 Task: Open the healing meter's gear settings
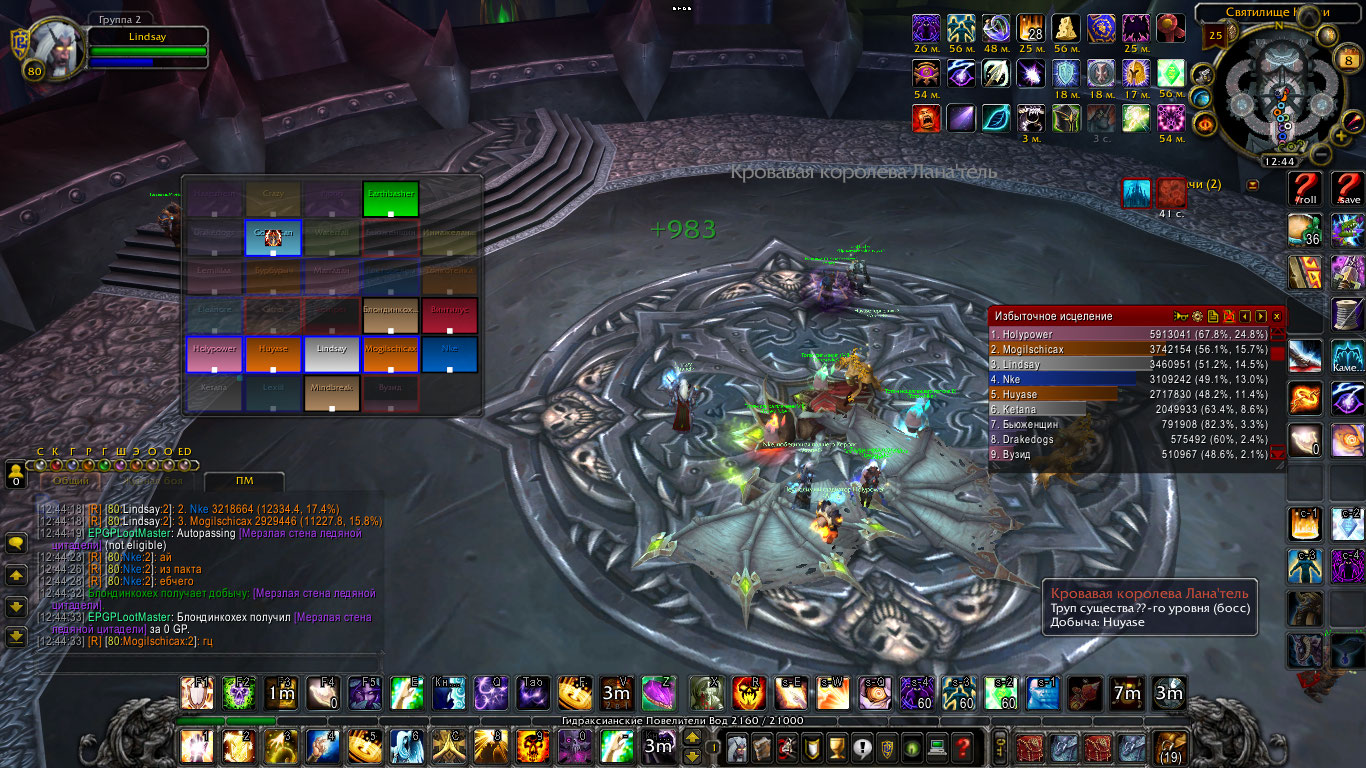pos(1197,316)
